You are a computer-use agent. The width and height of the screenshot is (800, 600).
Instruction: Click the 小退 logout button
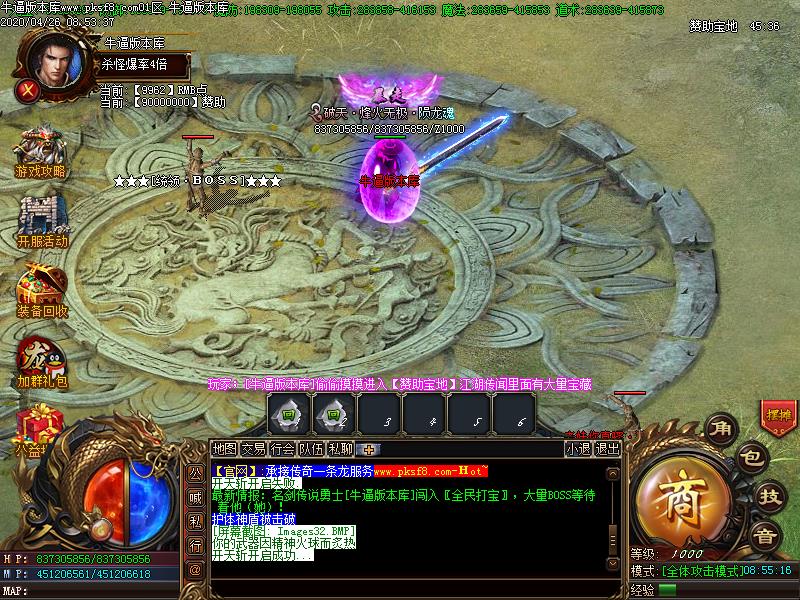tap(578, 449)
